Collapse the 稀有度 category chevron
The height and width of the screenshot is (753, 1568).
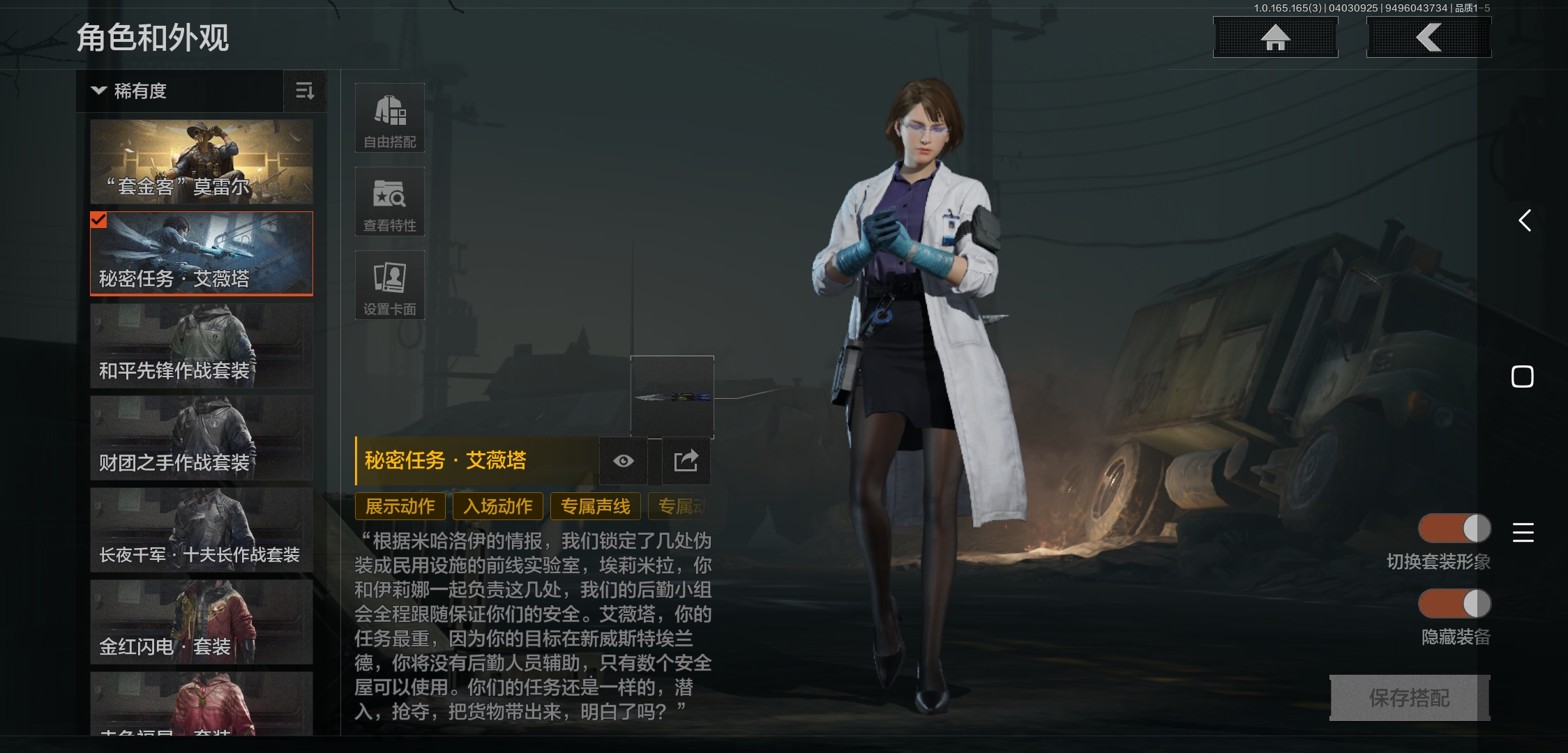98,91
